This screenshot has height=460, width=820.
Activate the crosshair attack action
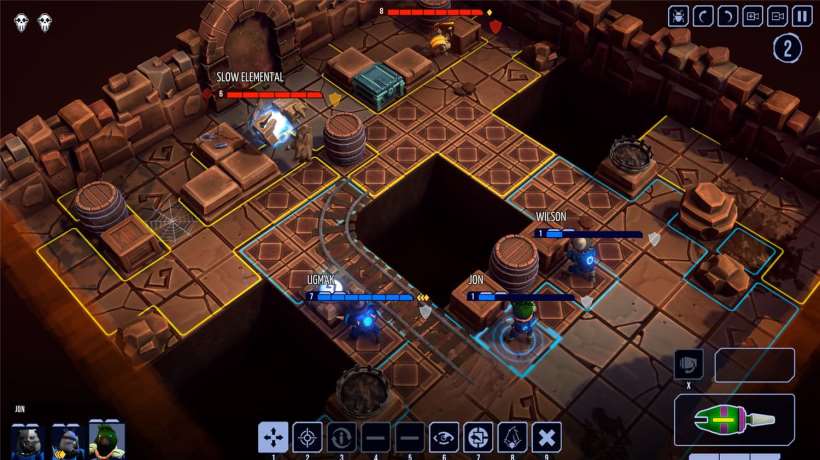coord(308,437)
